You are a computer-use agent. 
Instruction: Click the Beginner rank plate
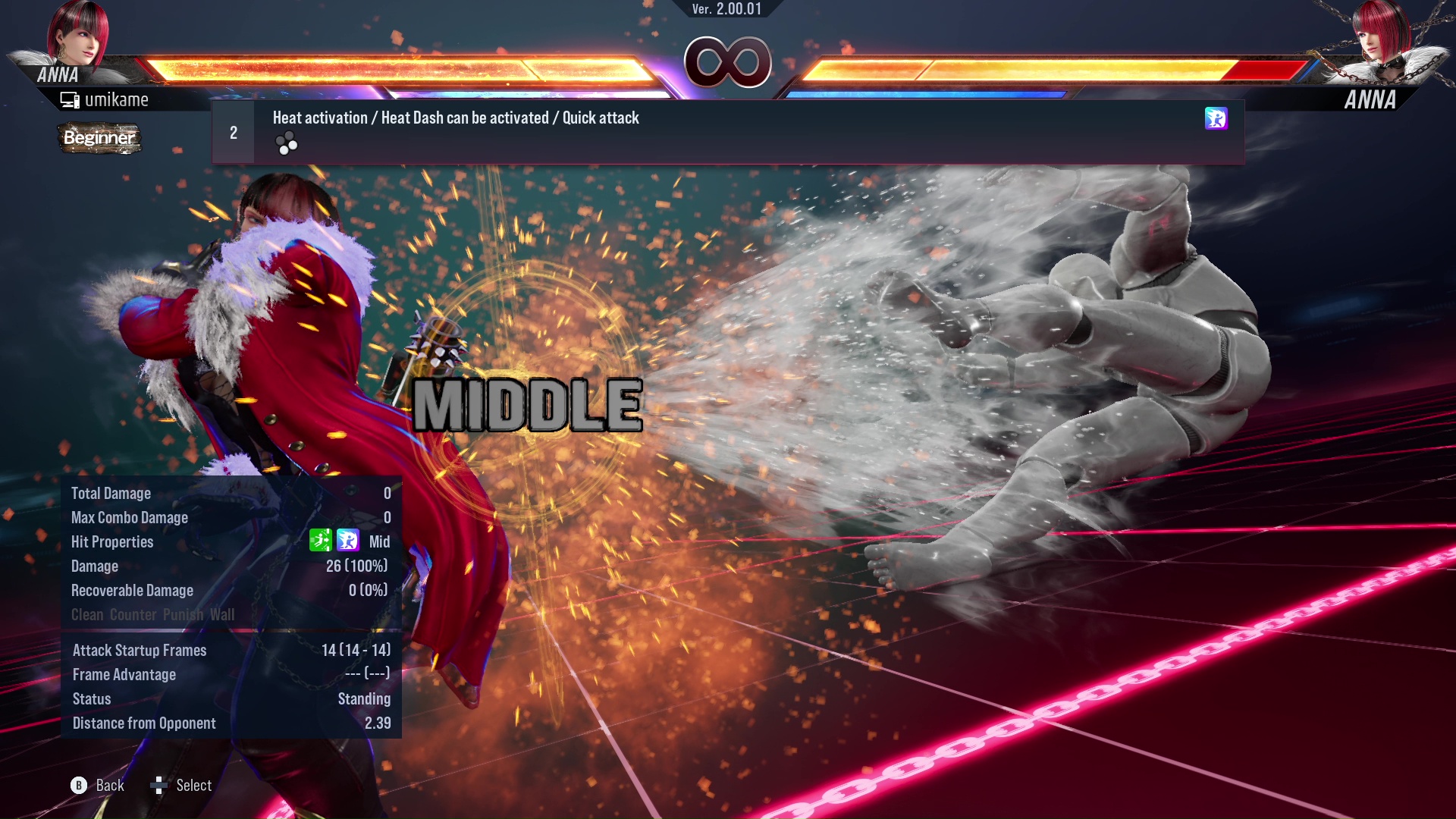click(x=99, y=139)
